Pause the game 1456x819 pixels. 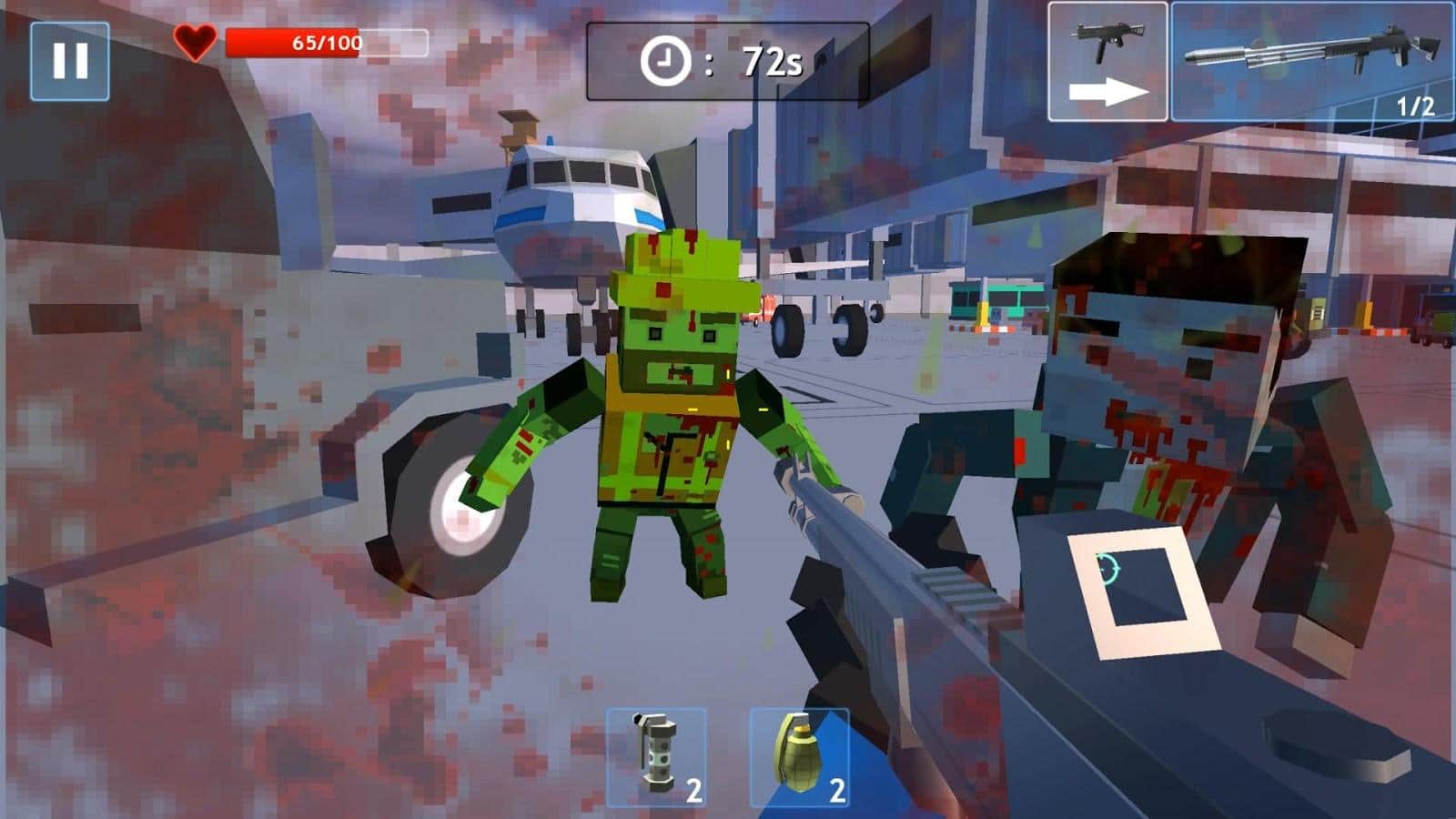click(70, 61)
